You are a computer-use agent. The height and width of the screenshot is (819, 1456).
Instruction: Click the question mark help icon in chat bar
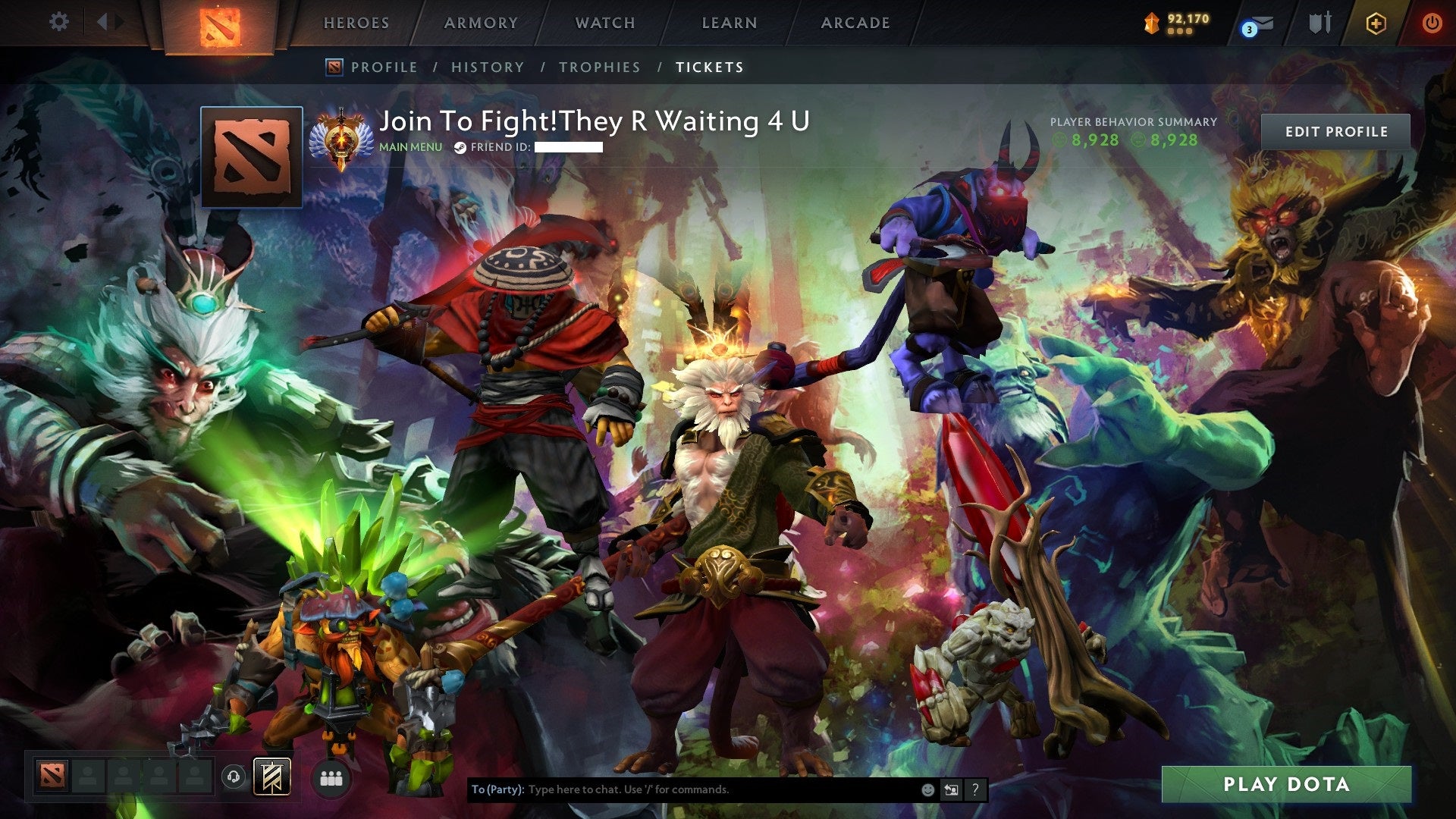974,791
